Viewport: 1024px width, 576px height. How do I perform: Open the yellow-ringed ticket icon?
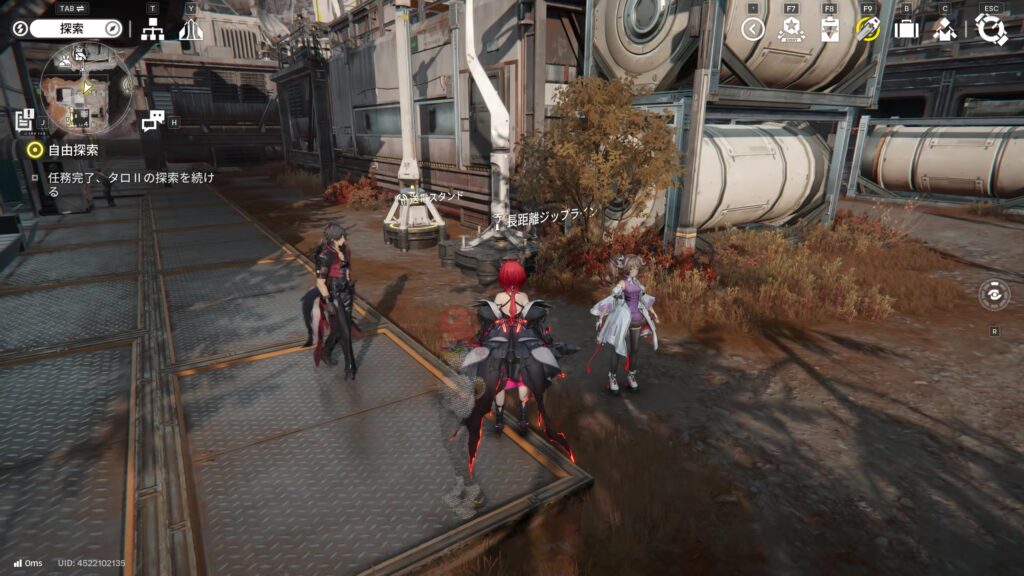867,29
